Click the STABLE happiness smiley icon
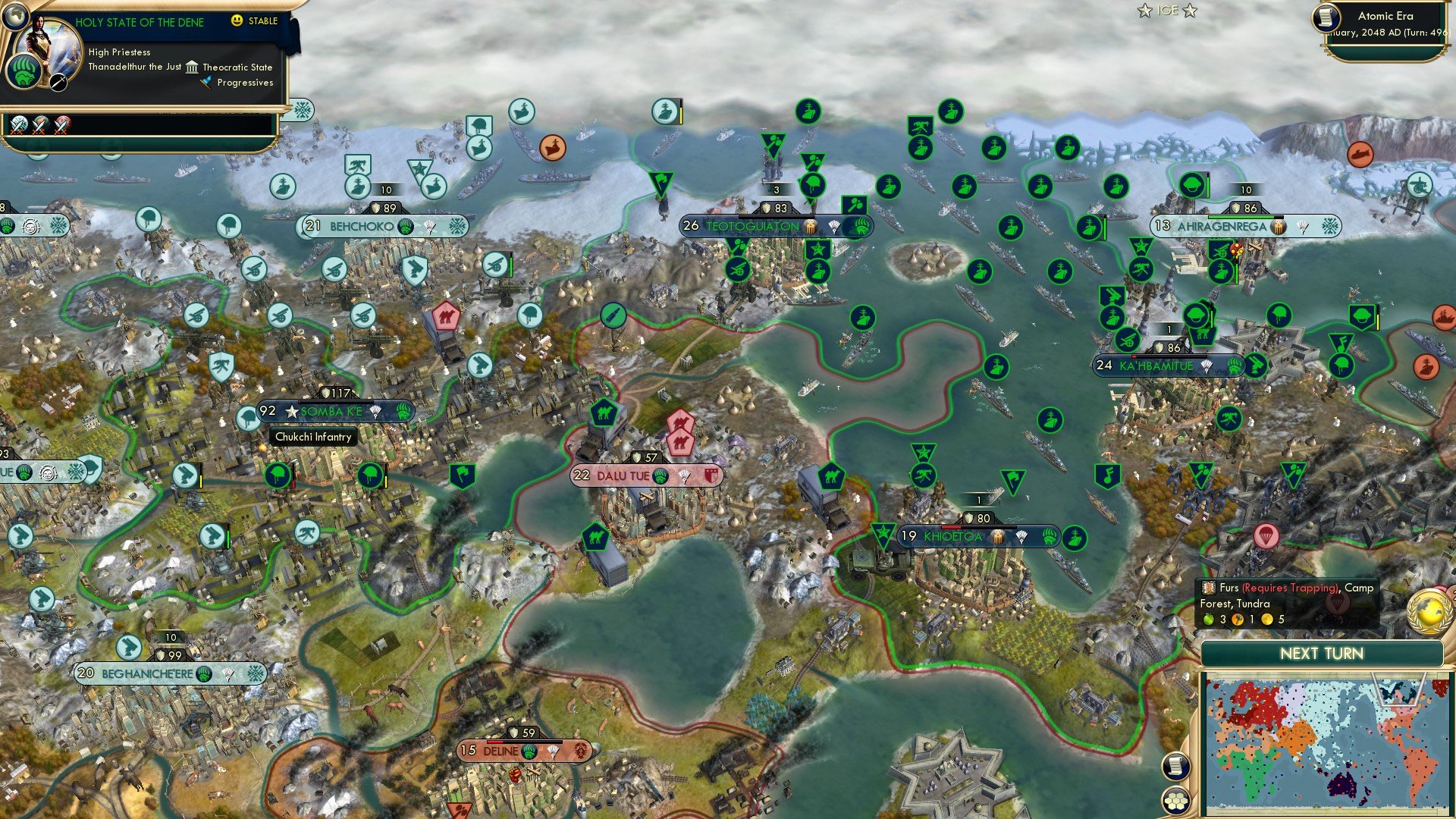This screenshot has height=819, width=1456. point(237,21)
